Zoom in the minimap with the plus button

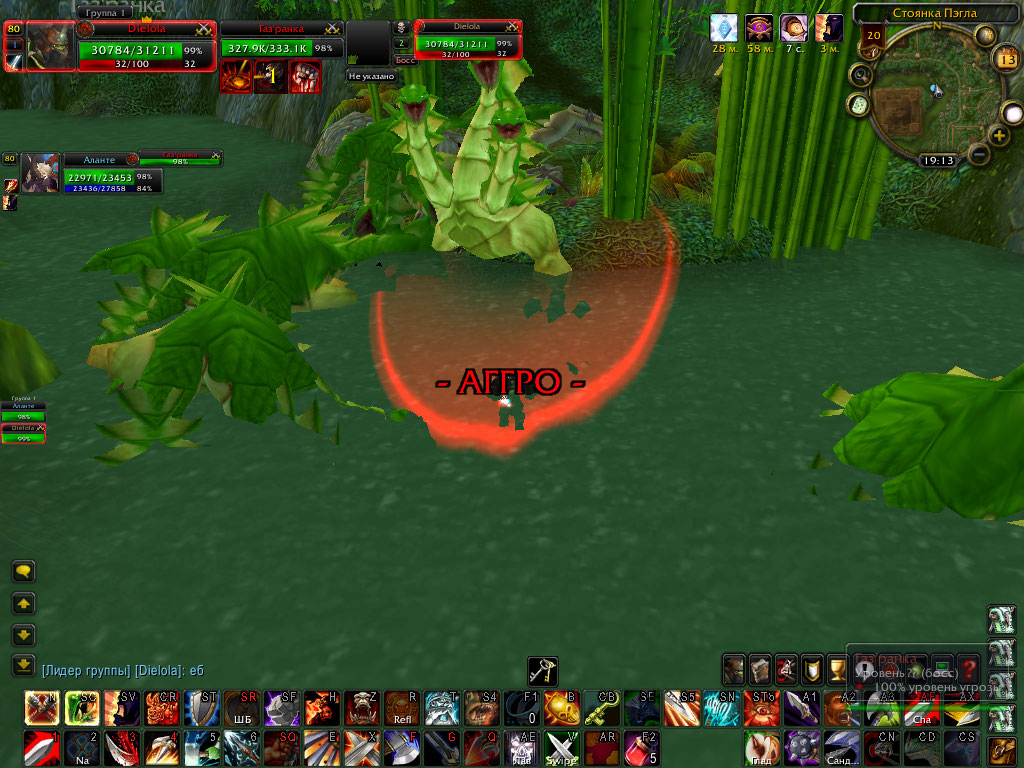pos(999,135)
